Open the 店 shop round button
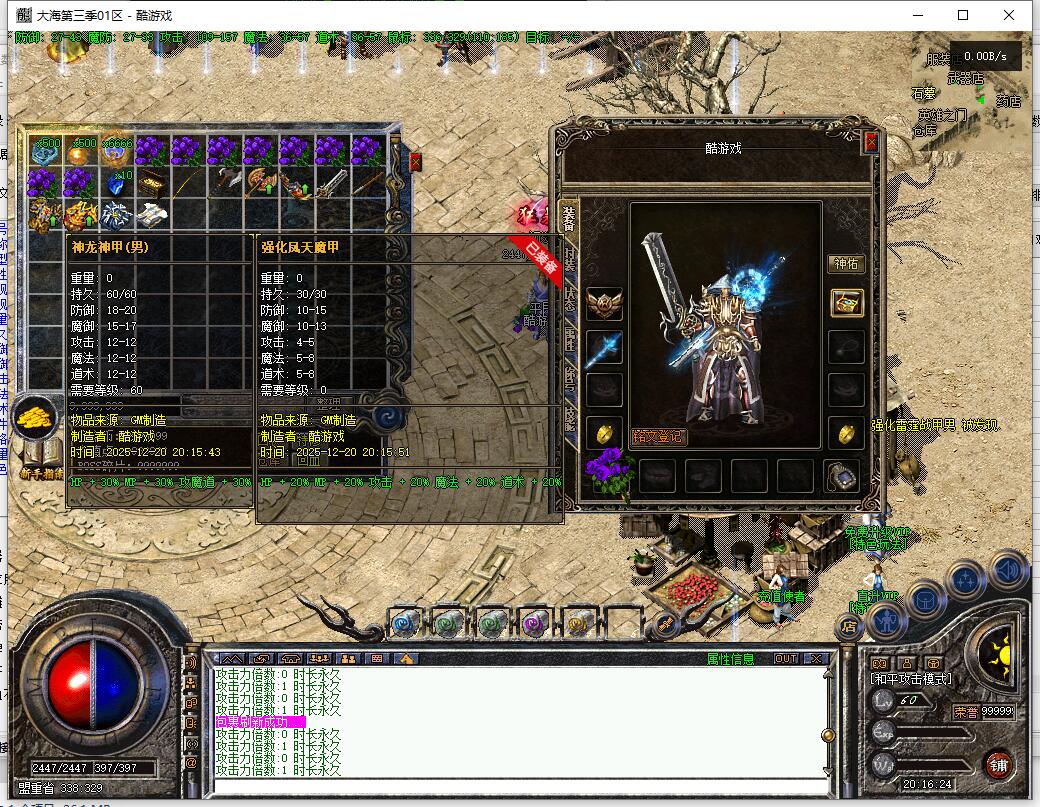This screenshot has width=1040, height=807. tap(850, 628)
